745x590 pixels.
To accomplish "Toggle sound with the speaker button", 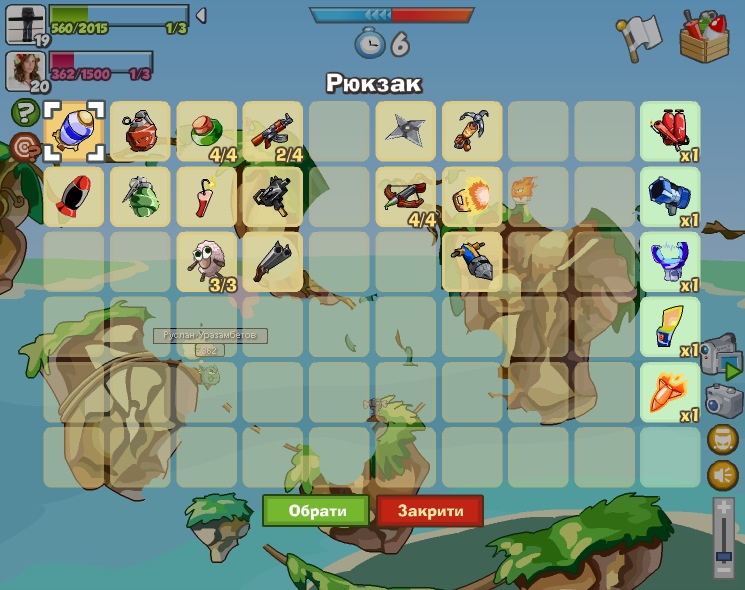I will [722, 475].
